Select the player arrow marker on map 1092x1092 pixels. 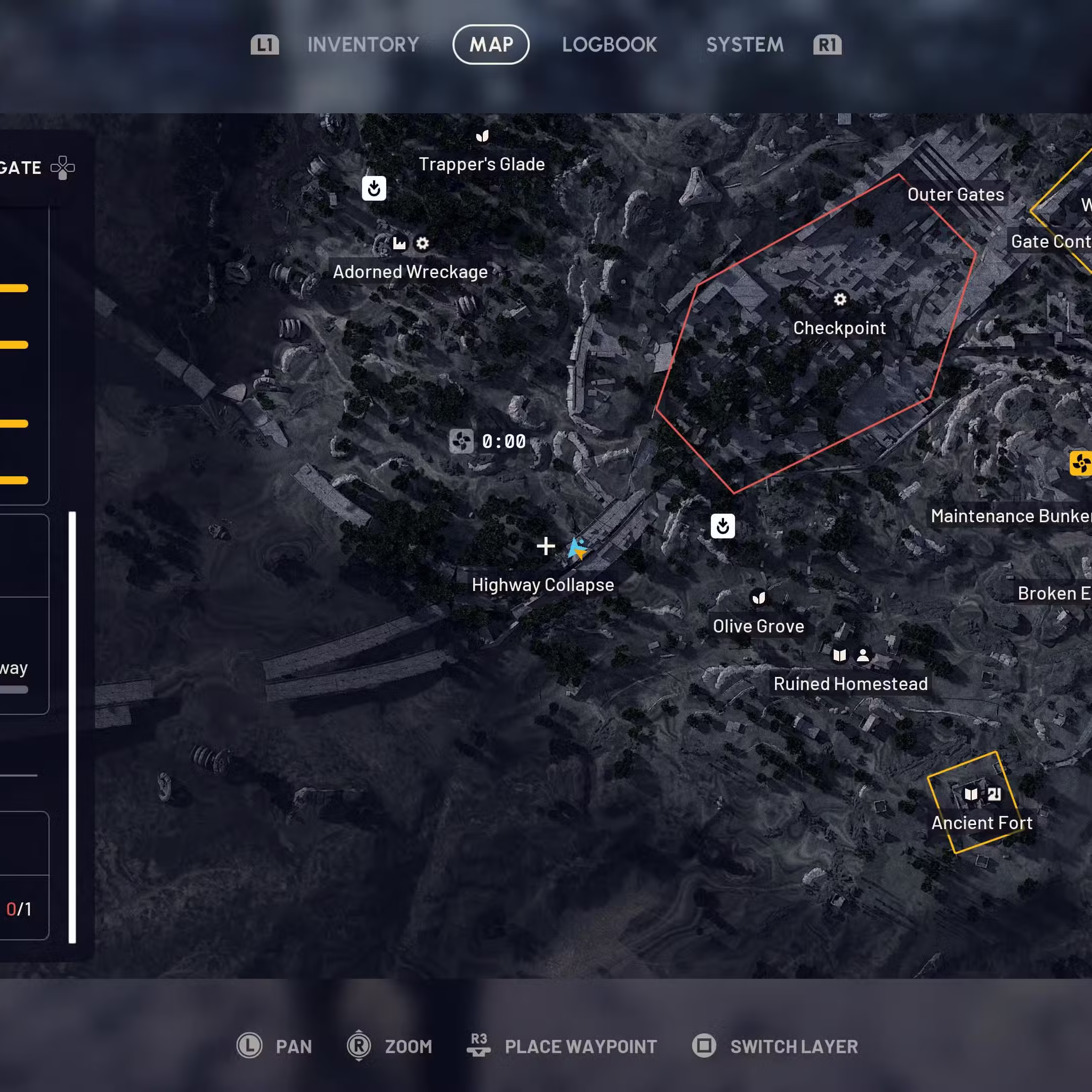point(578,548)
